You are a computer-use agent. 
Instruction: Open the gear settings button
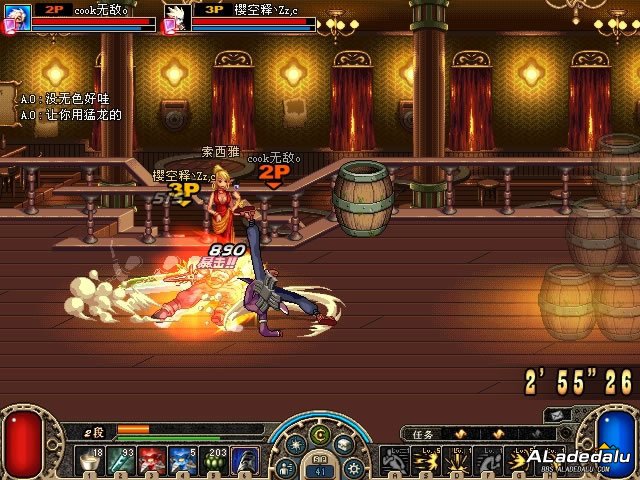(351, 467)
